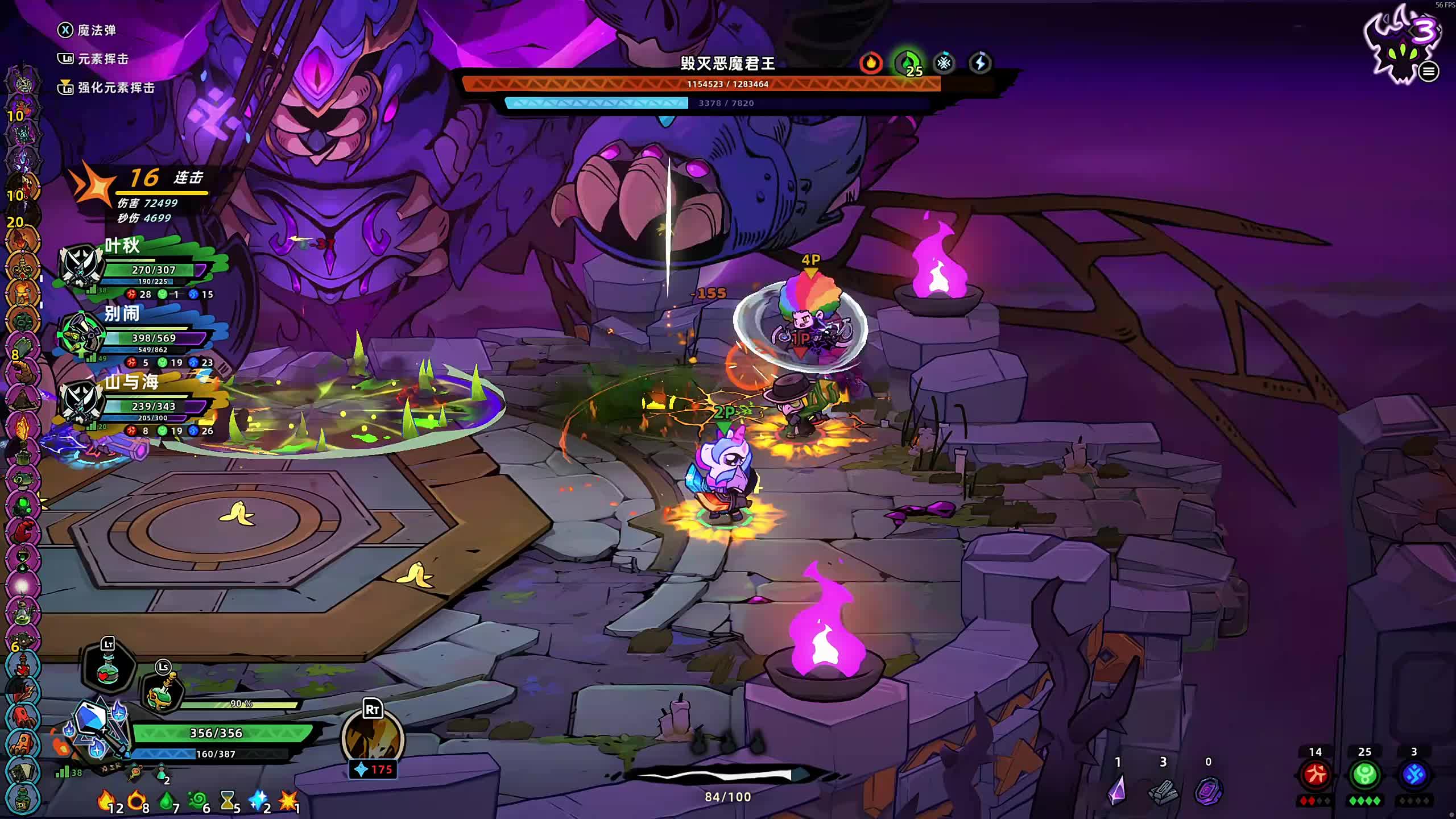Open the hamburger menu button
This screenshot has height=819, width=1456.
tap(1428, 72)
